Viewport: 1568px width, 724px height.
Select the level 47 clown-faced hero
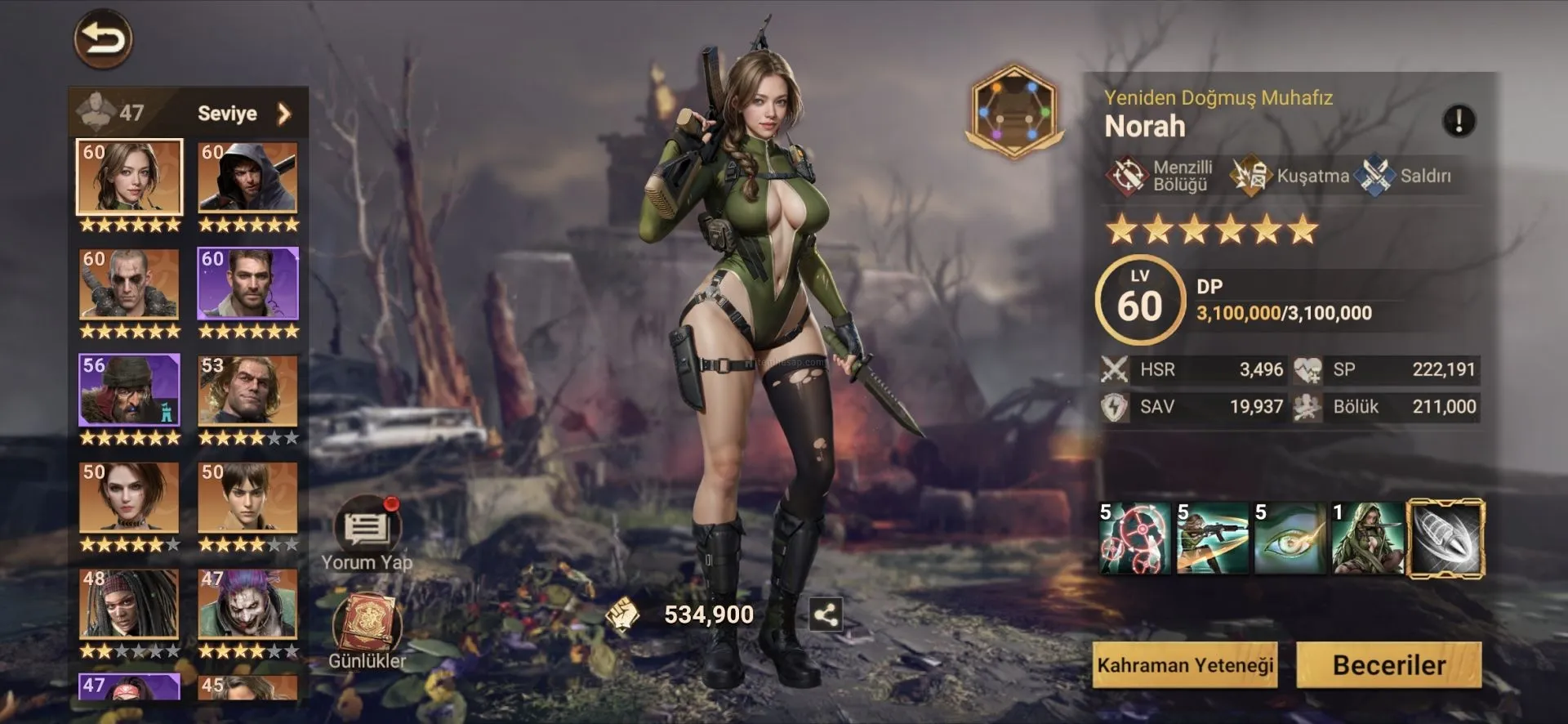coord(247,603)
